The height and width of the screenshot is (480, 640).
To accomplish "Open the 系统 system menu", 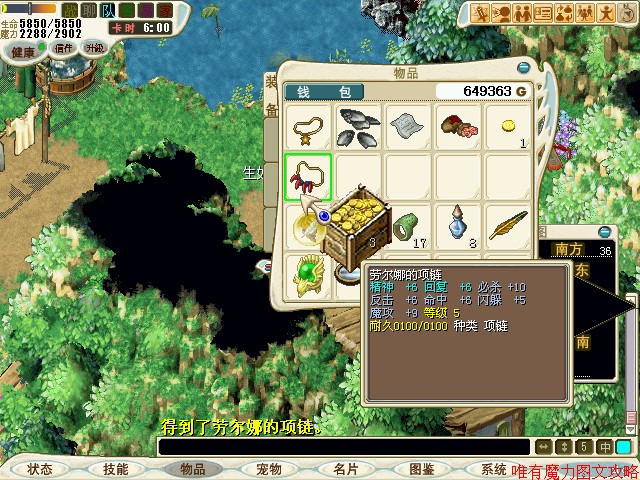I will click(494, 468).
